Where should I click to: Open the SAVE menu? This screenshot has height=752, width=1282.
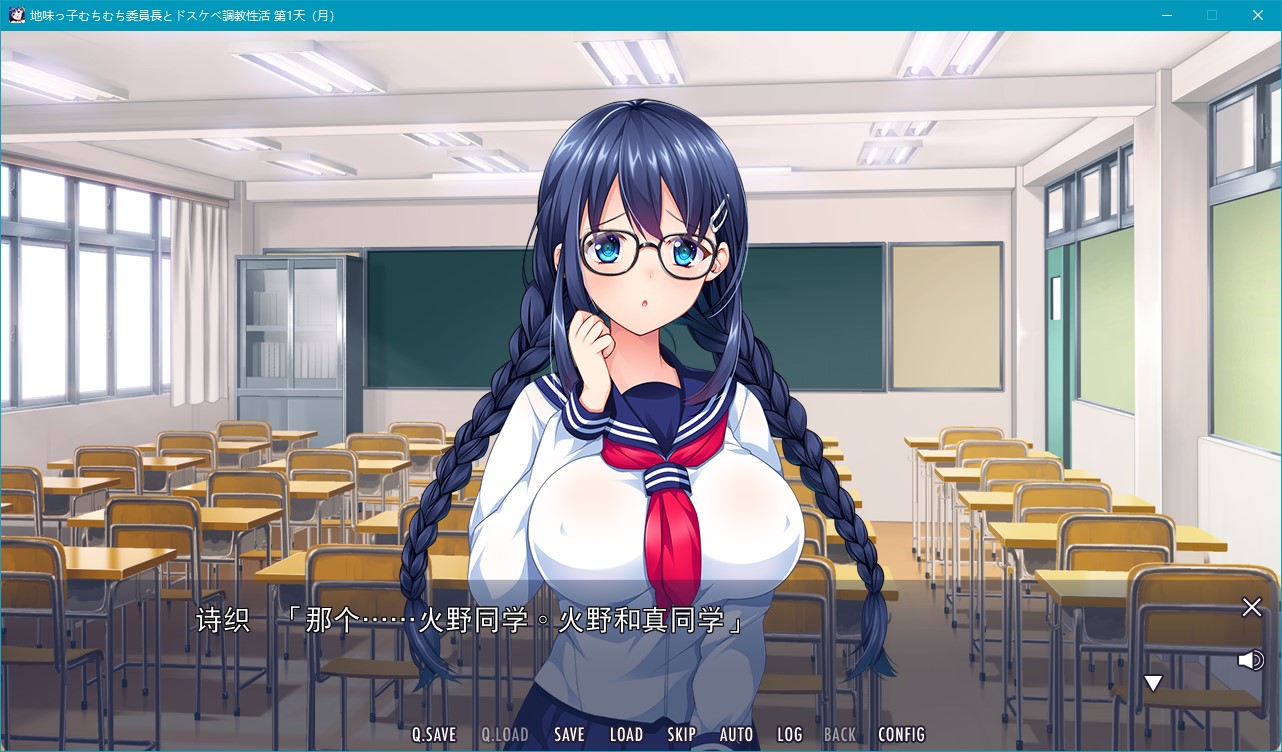[569, 734]
